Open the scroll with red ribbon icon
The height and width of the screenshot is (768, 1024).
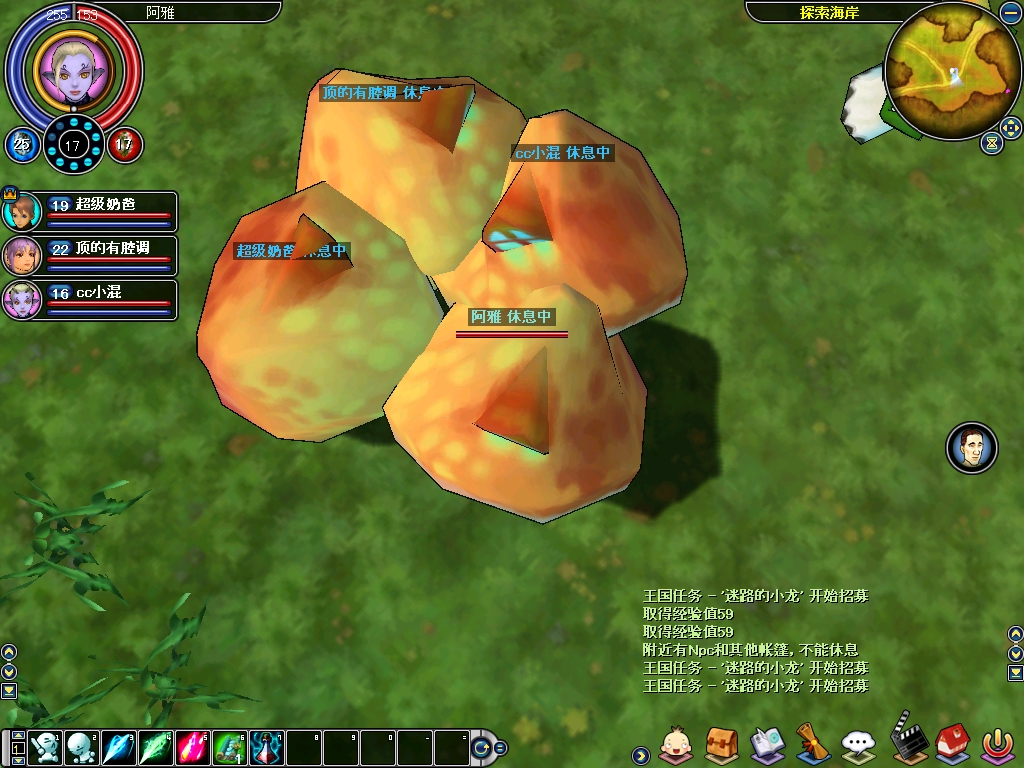[813, 744]
